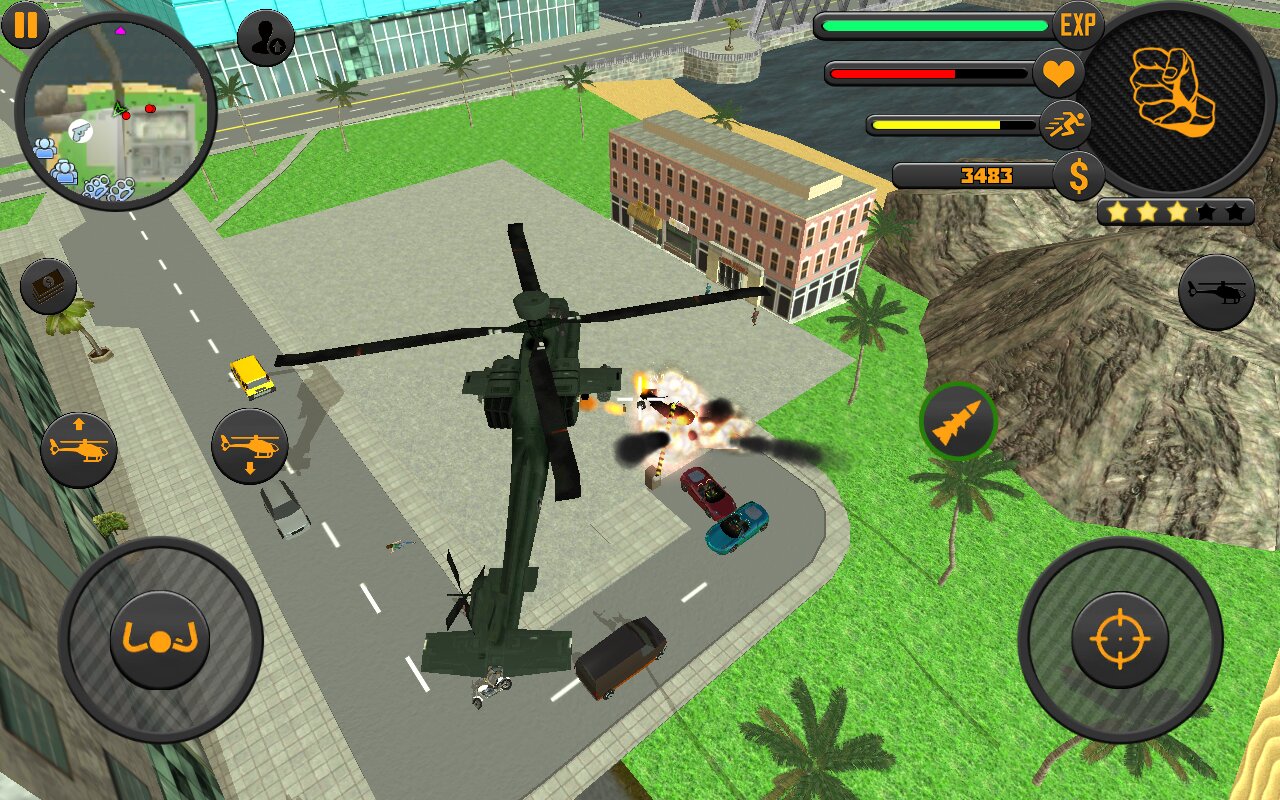Tap the helicopter icon on right edge
Image resolution: width=1280 pixels, height=800 pixels.
1216,290
